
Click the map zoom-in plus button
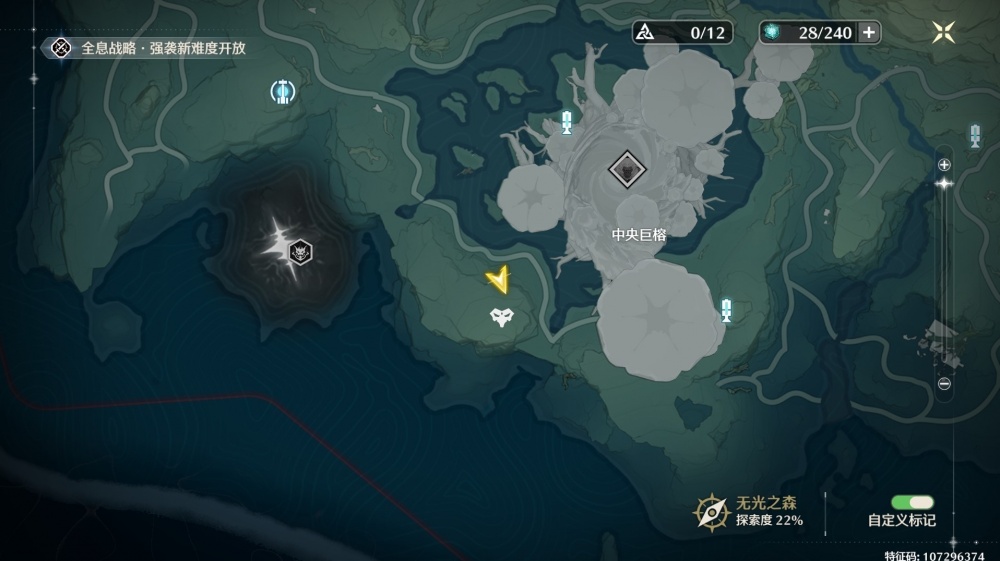tap(944, 164)
